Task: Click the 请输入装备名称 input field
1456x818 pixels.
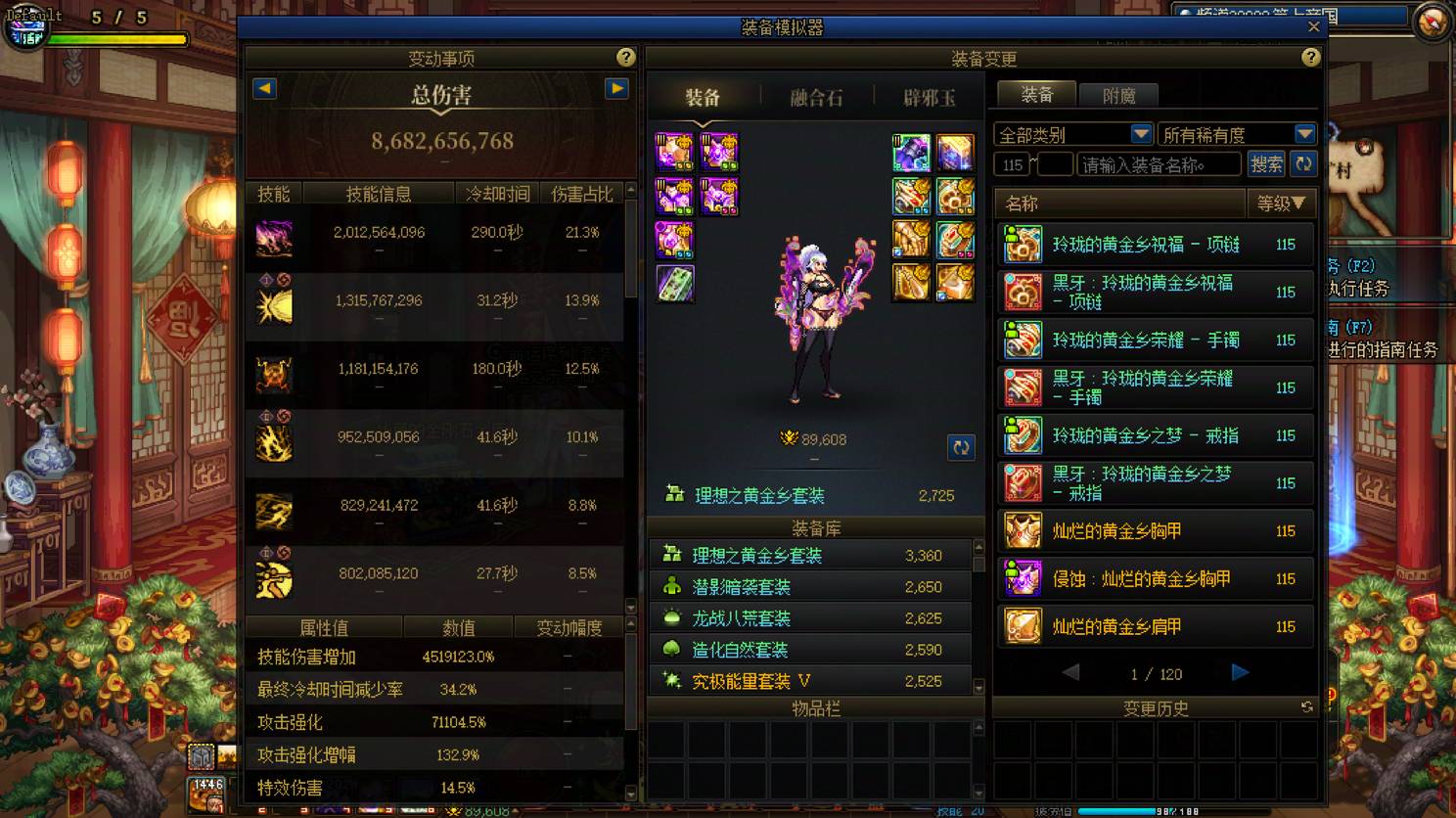Action: click(1159, 163)
